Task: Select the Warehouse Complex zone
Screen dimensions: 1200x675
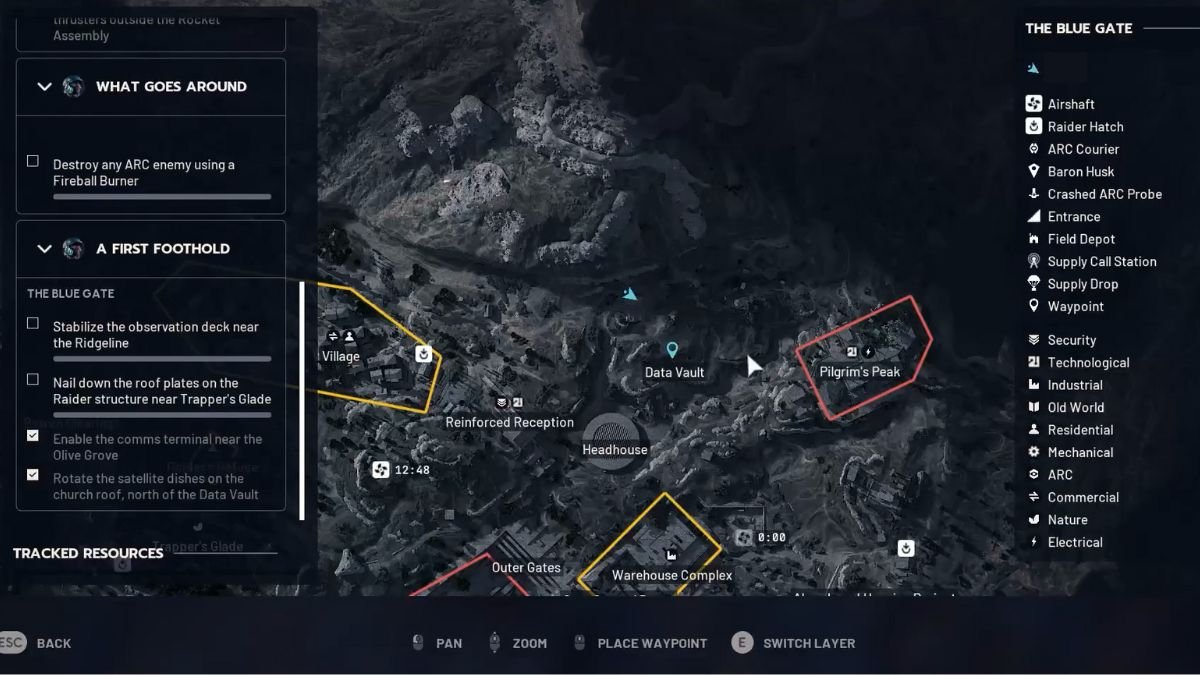Action: pos(671,575)
